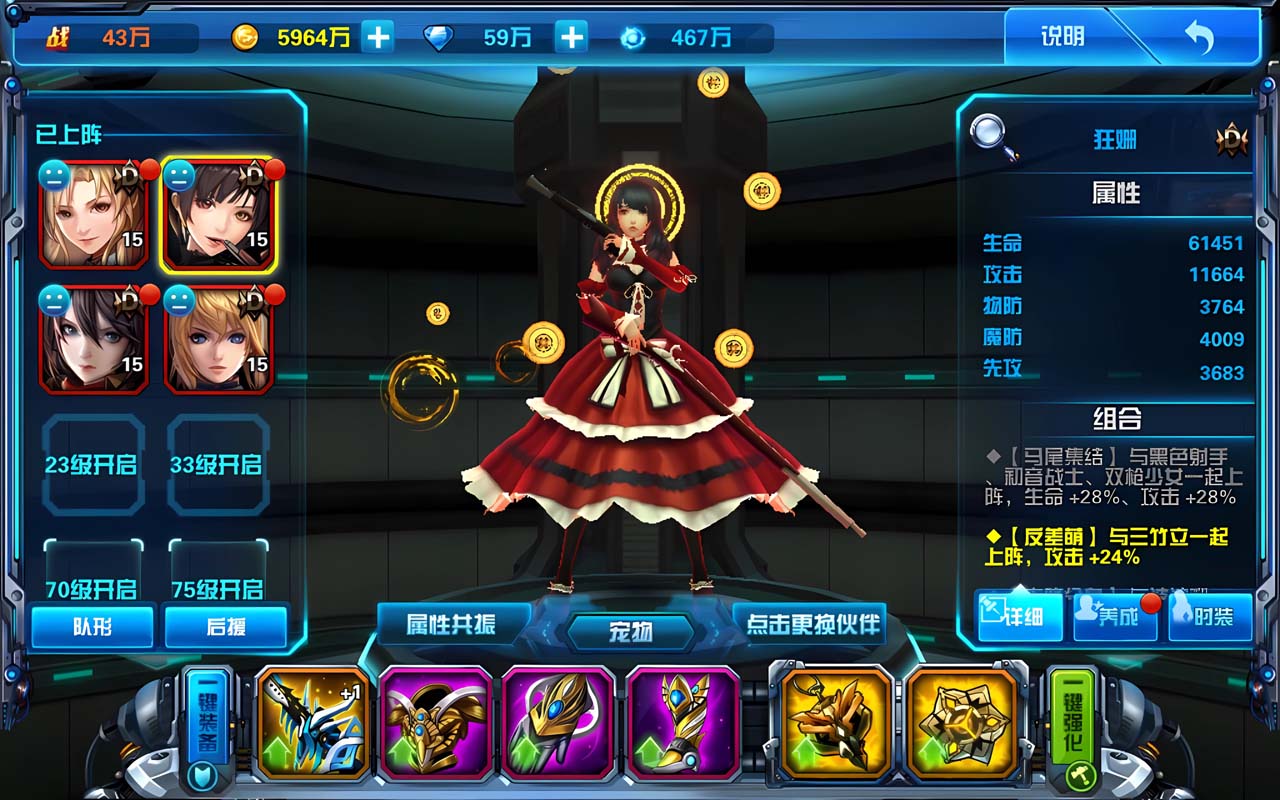This screenshot has height=800, width=1280.
Task: Open the 说明 help button
Action: 1062,37
